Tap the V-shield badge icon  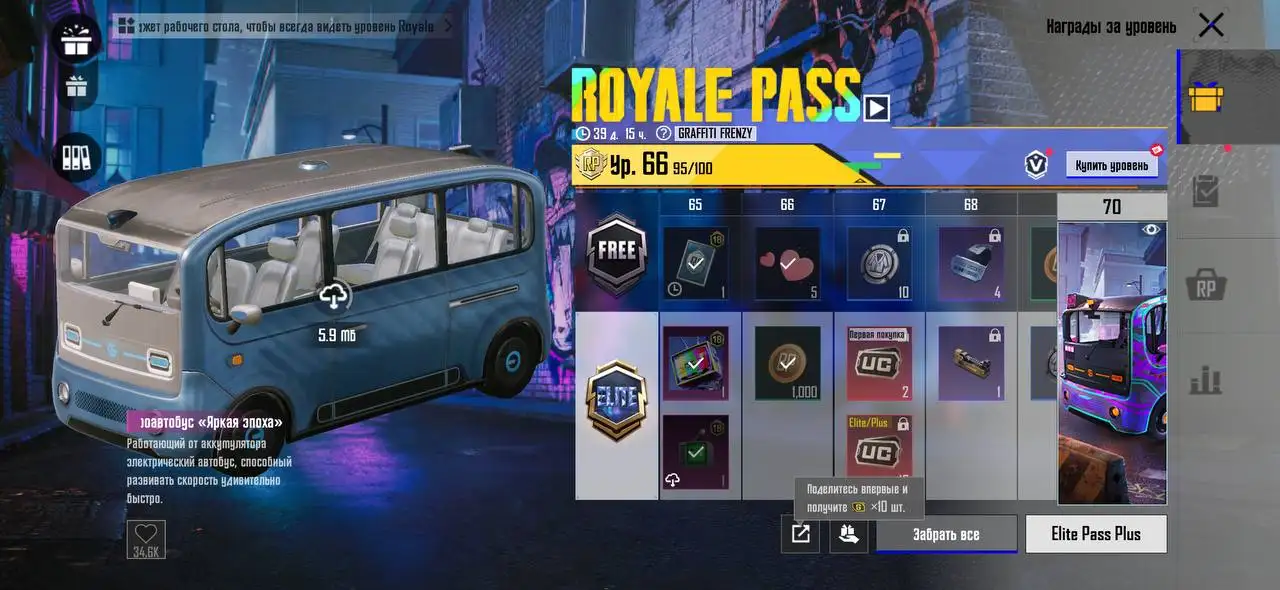click(1036, 165)
